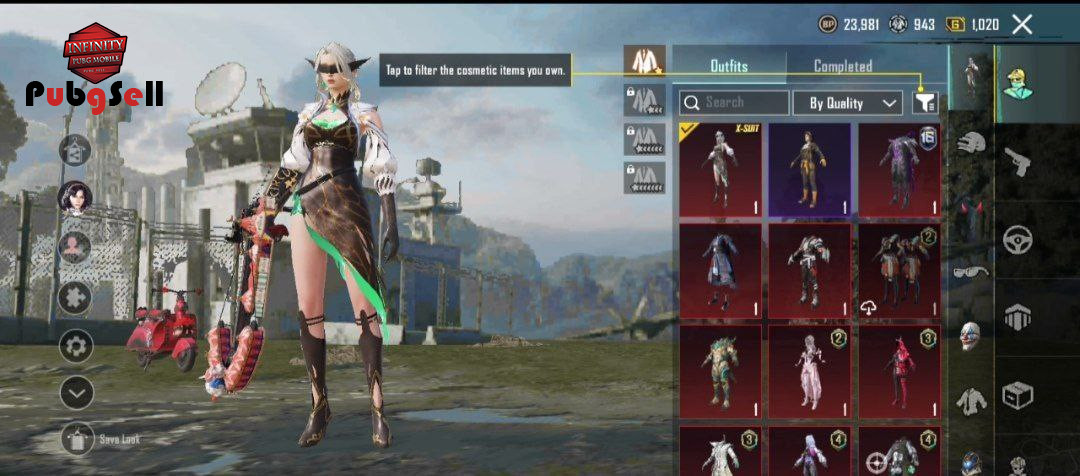Select the red hooded outfit thumbnail

point(898,370)
